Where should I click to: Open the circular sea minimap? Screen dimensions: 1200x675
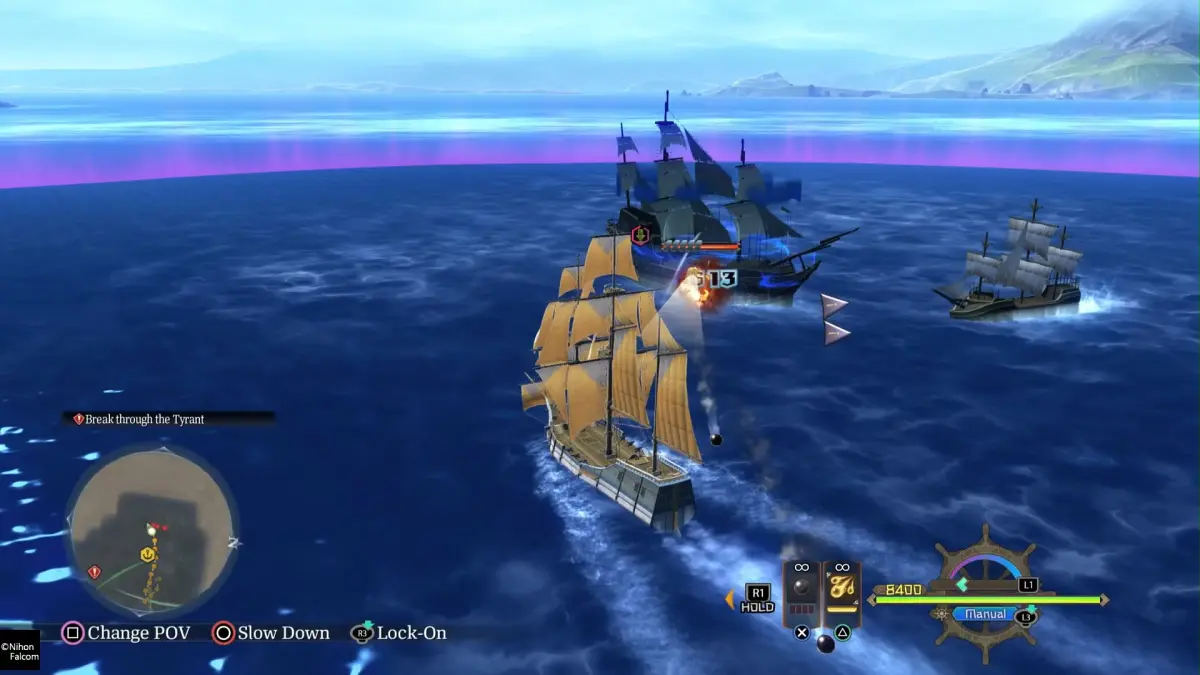(152, 530)
